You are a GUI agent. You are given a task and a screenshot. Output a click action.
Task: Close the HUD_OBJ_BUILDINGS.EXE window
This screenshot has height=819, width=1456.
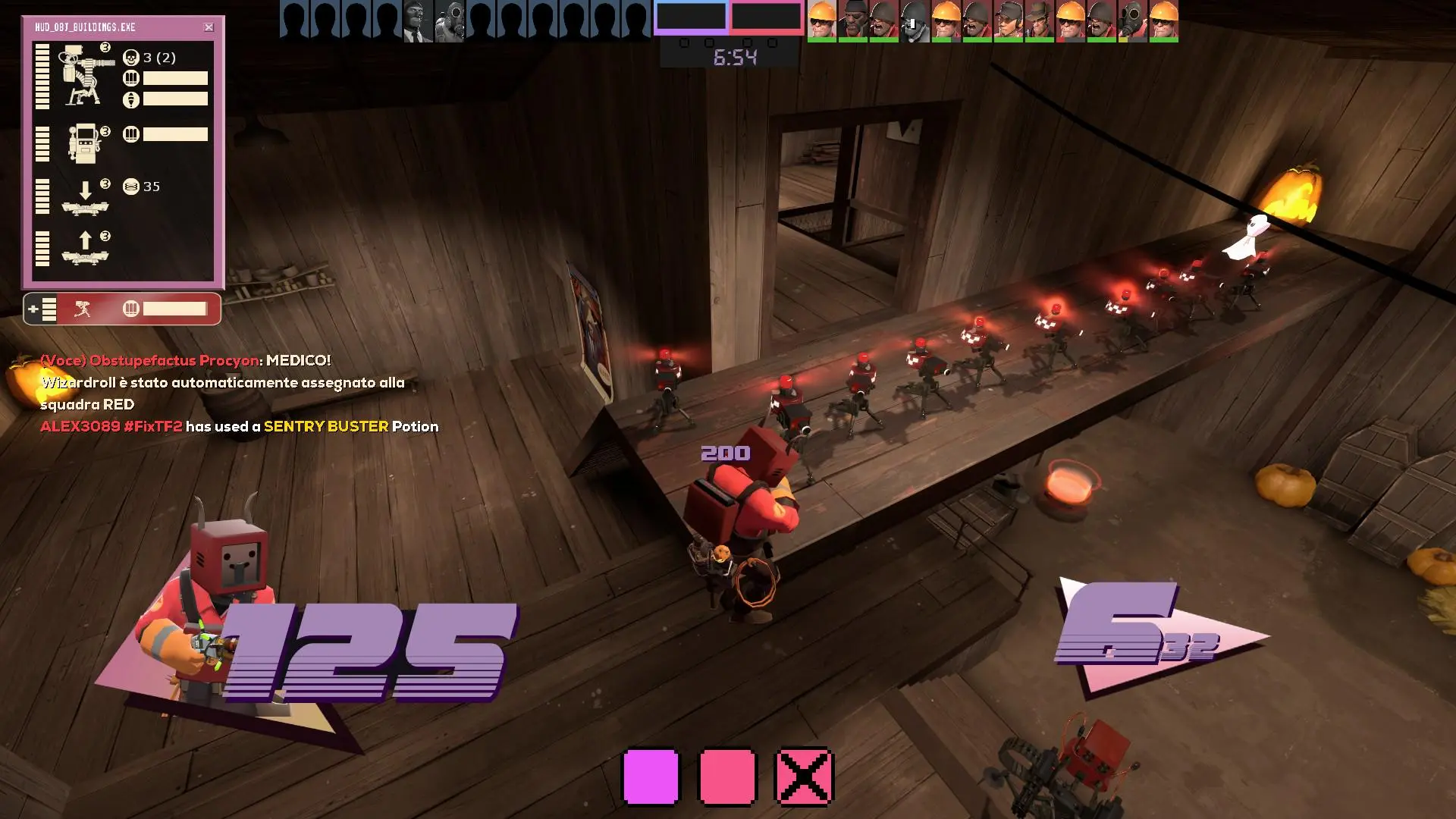pyautogui.click(x=209, y=27)
